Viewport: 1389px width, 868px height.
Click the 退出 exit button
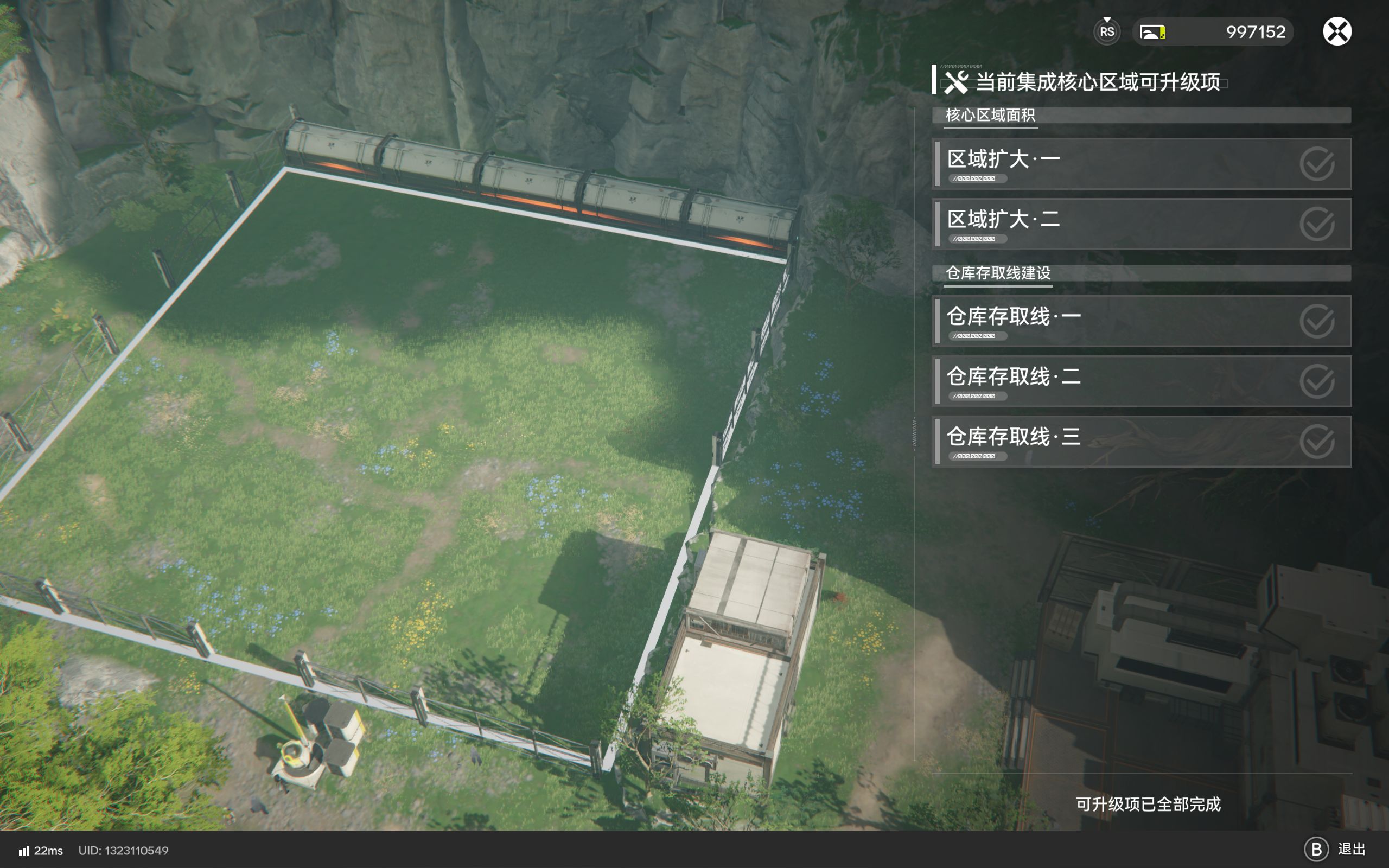tap(1335, 849)
